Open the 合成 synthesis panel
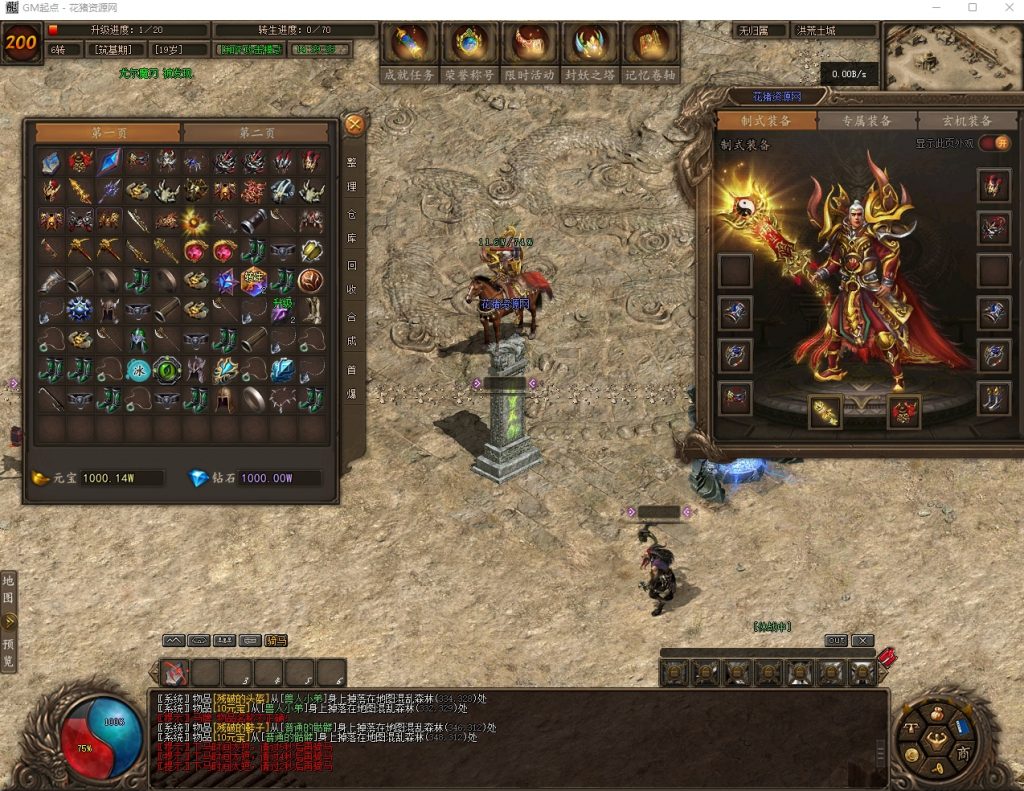The height and width of the screenshot is (791, 1024). click(x=352, y=331)
